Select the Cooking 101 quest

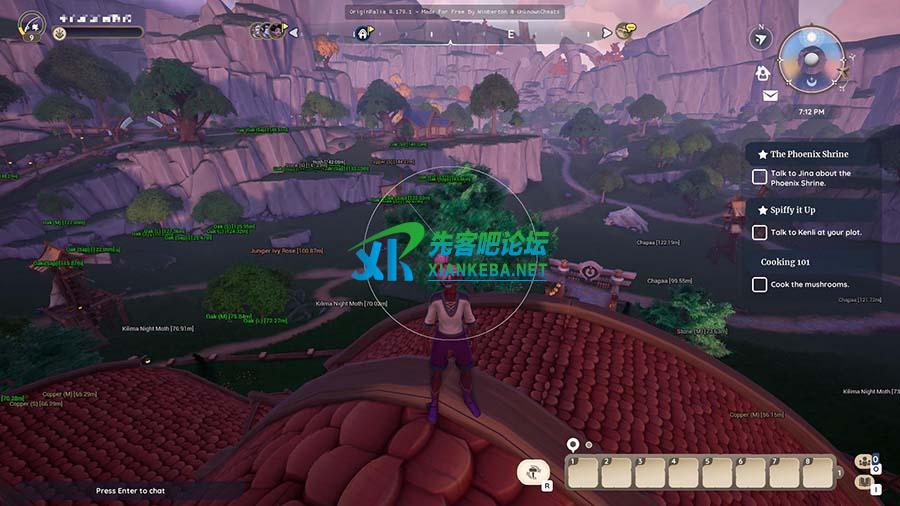(x=784, y=262)
